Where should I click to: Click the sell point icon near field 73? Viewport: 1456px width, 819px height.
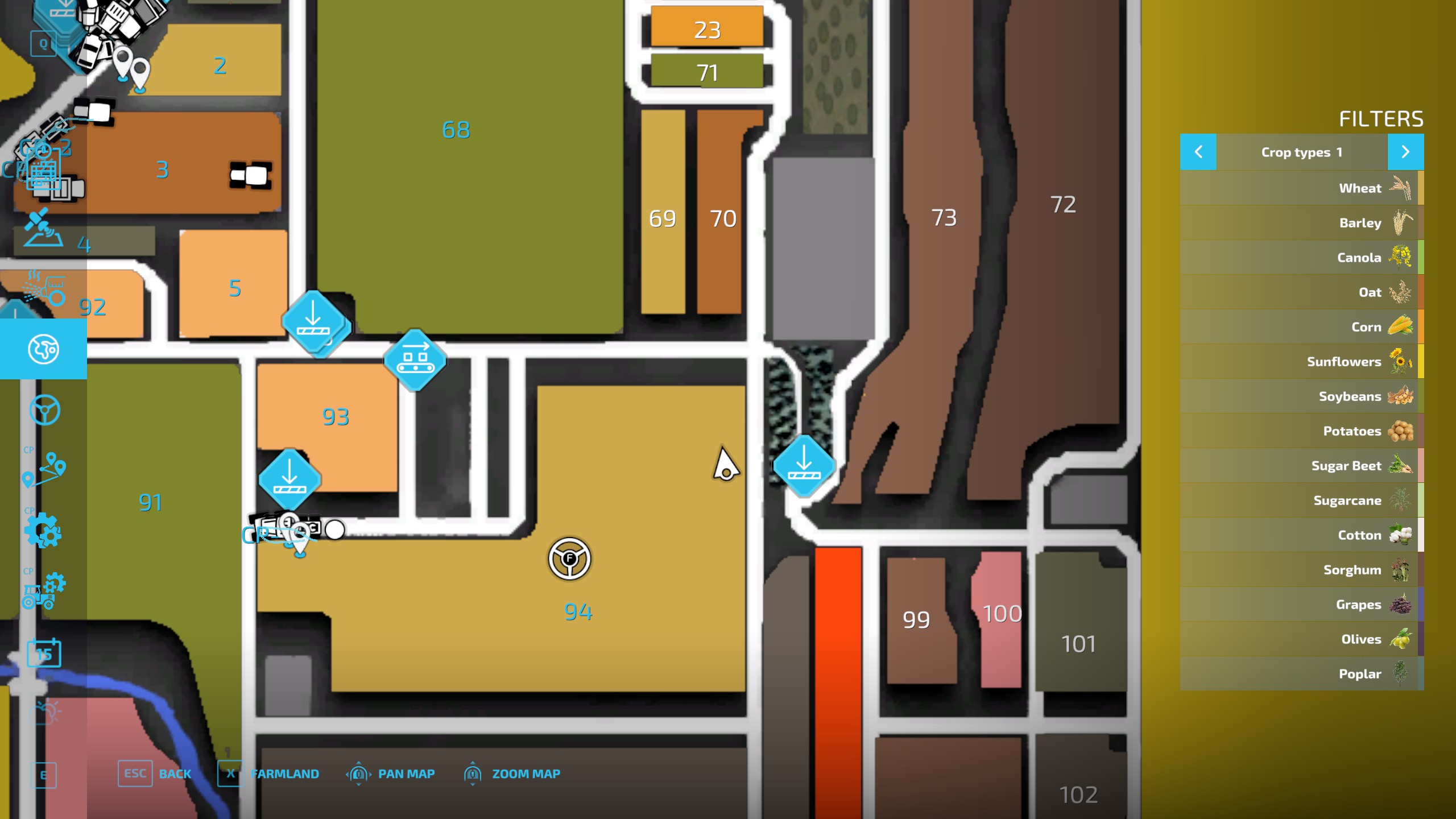805,465
